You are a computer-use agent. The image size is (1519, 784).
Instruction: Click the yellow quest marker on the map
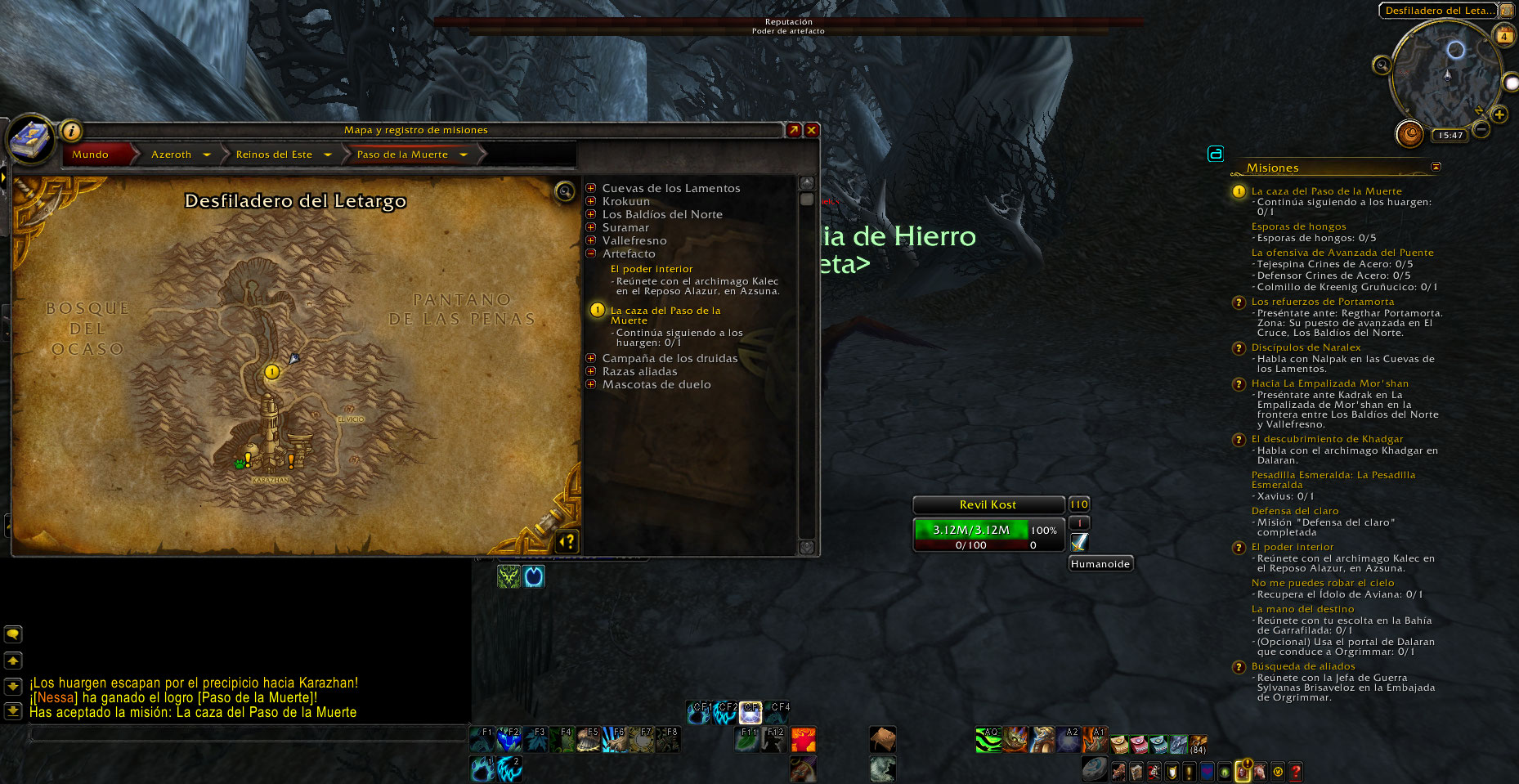click(x=271, y=372)
